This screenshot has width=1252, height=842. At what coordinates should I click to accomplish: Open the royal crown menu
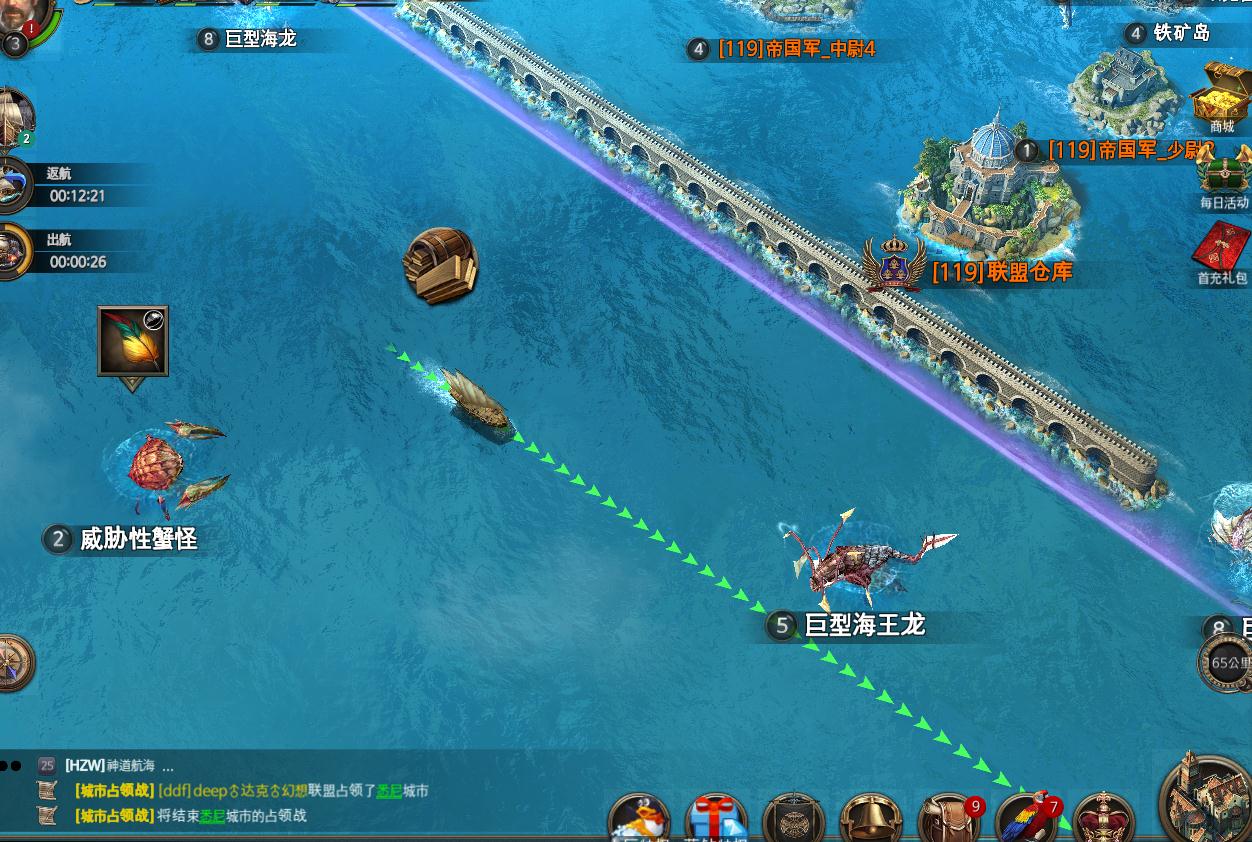(1103, 822)
